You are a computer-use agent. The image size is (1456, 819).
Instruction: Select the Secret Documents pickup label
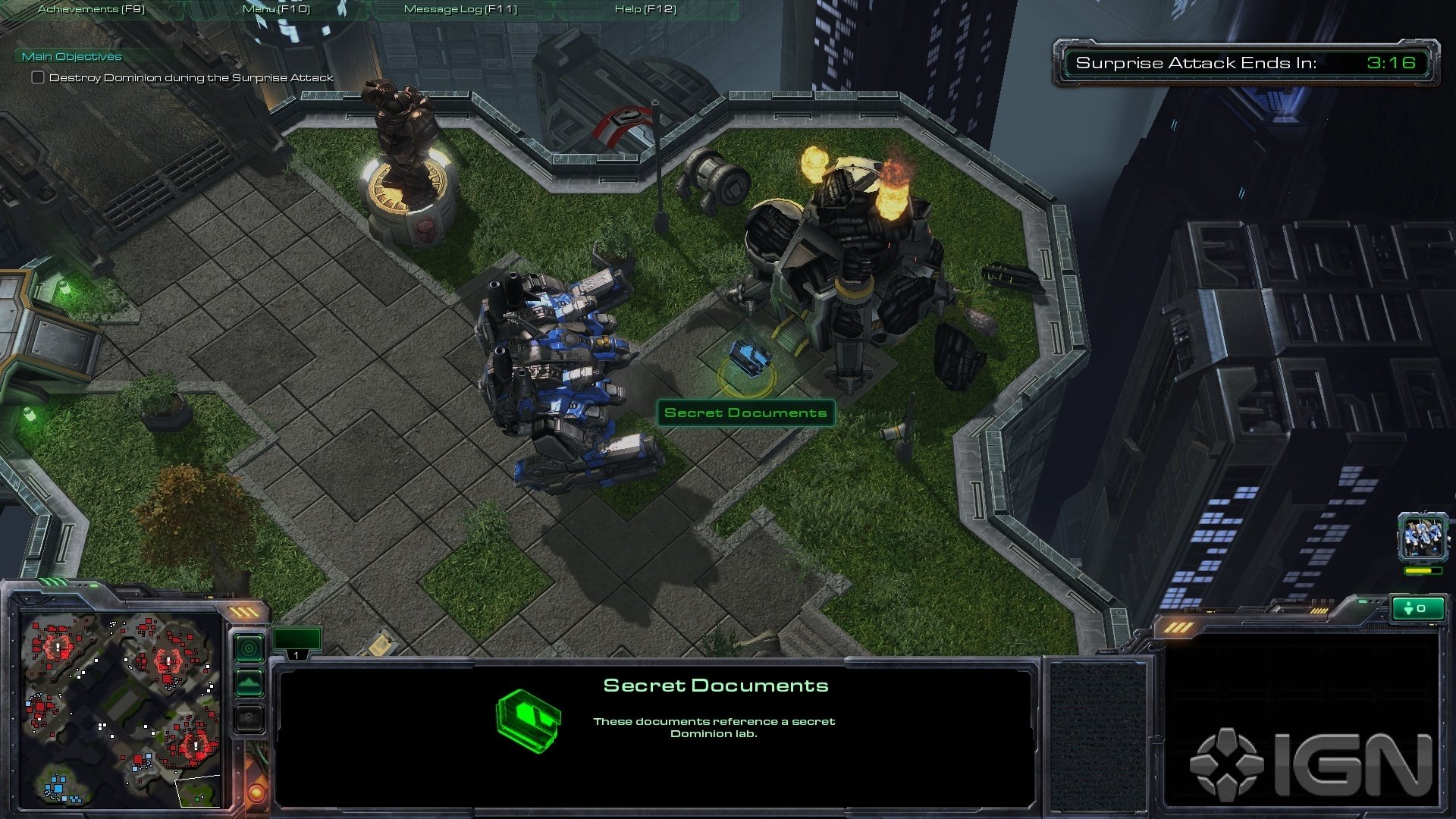click(745, 413)
